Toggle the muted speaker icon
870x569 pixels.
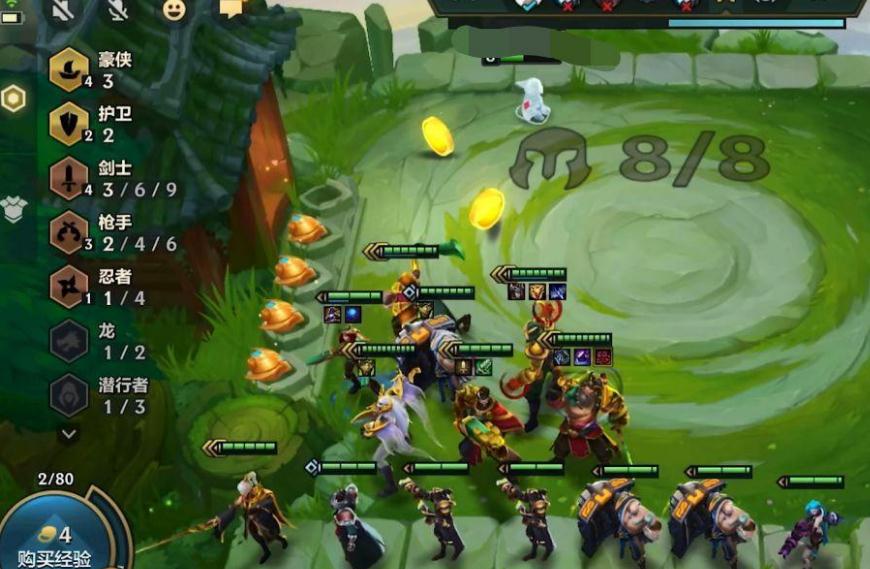[x=63, y=9]
